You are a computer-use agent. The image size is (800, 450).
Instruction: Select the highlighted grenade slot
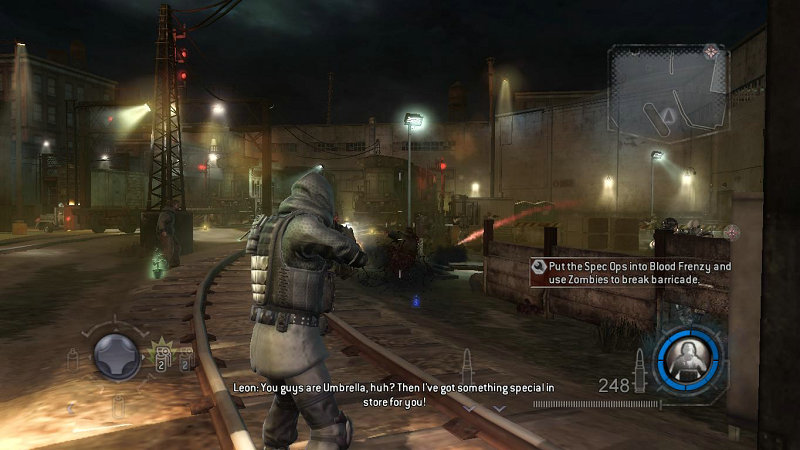coord(159,359)
